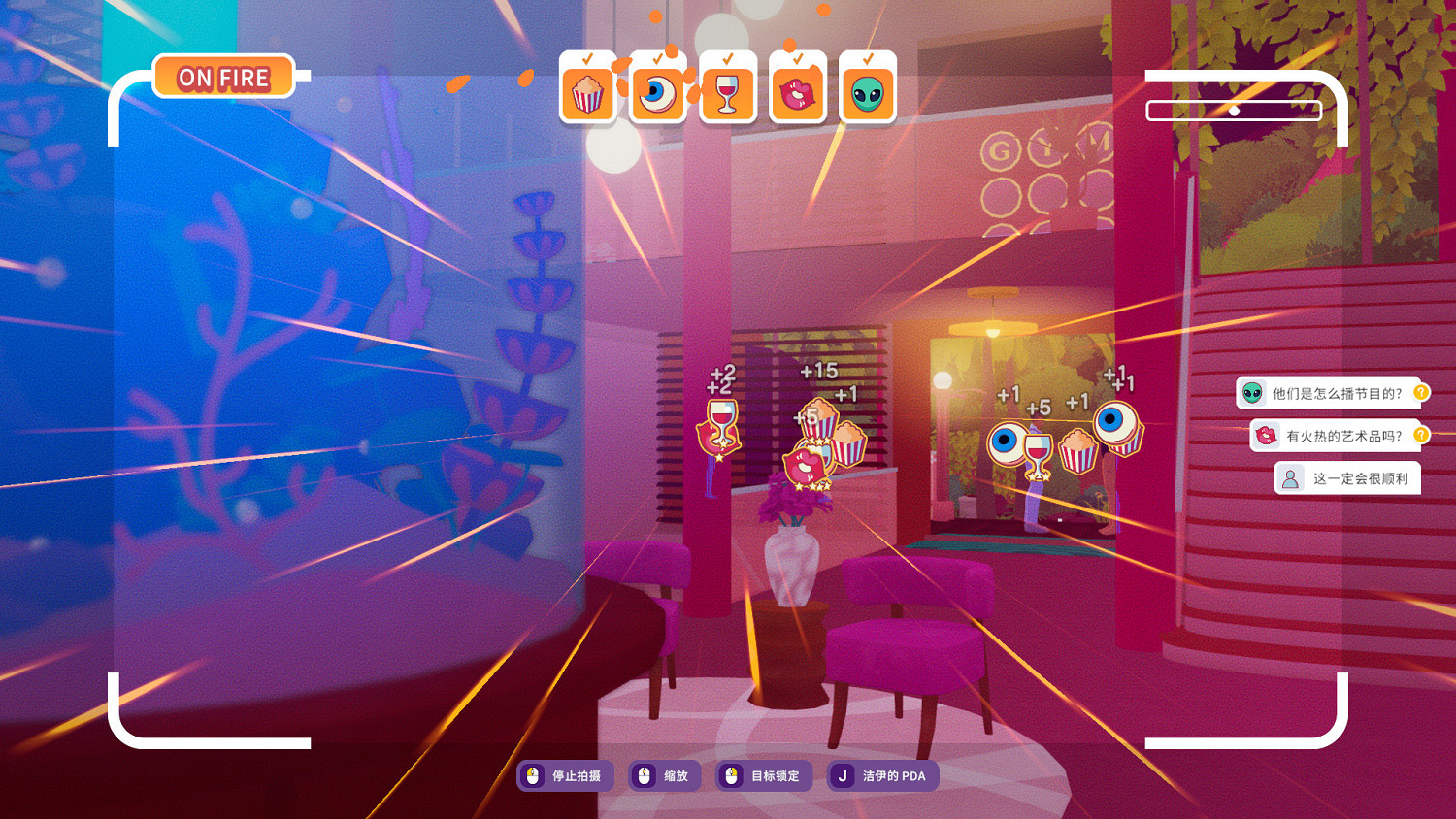Select the lips shot-type icon
Viewport: 1456px width, 819px height.
(797, 95)
